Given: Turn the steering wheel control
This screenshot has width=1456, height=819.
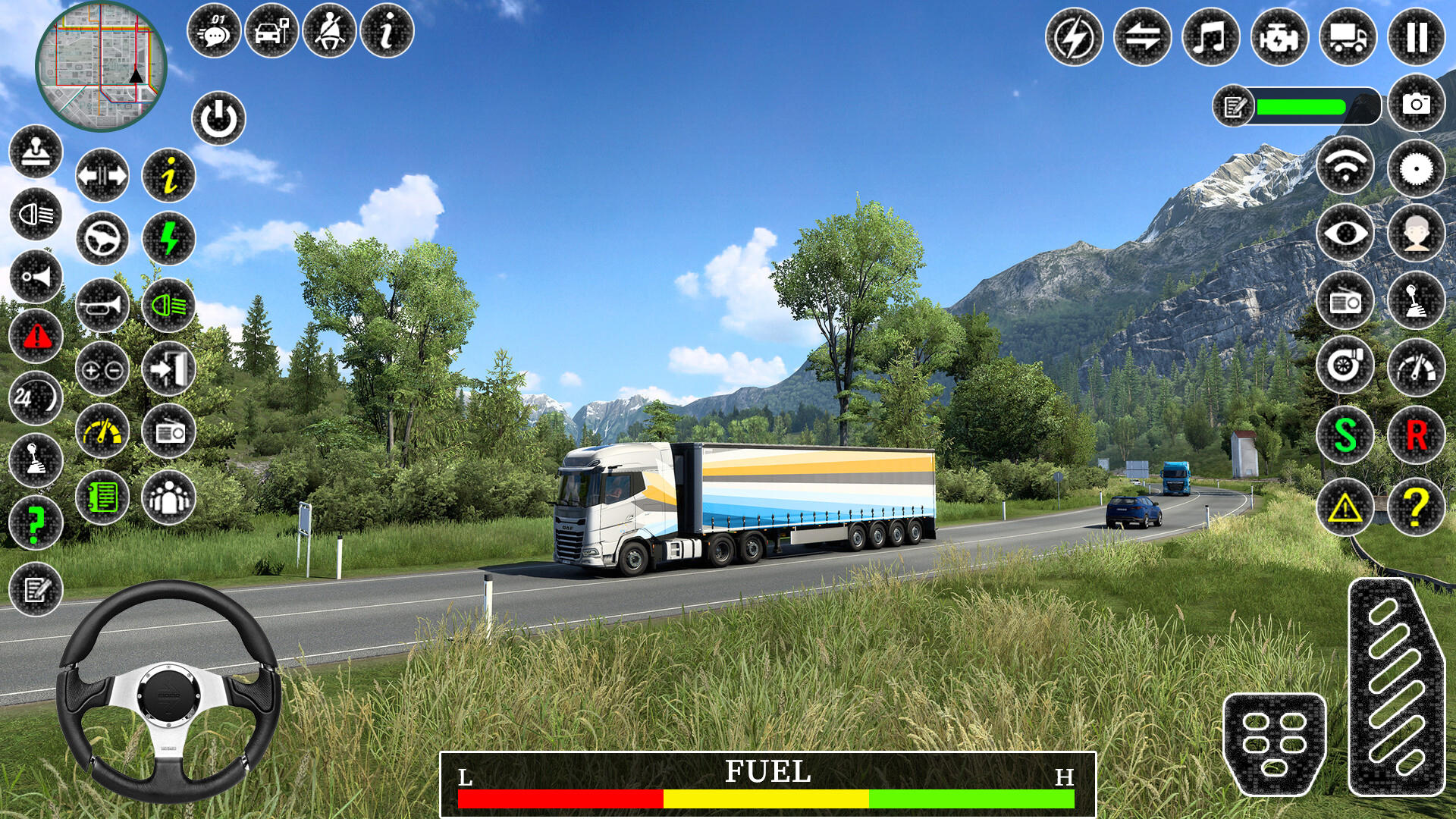Looking at the screenshot, I should pyautogui.click(x=168, y=692).
